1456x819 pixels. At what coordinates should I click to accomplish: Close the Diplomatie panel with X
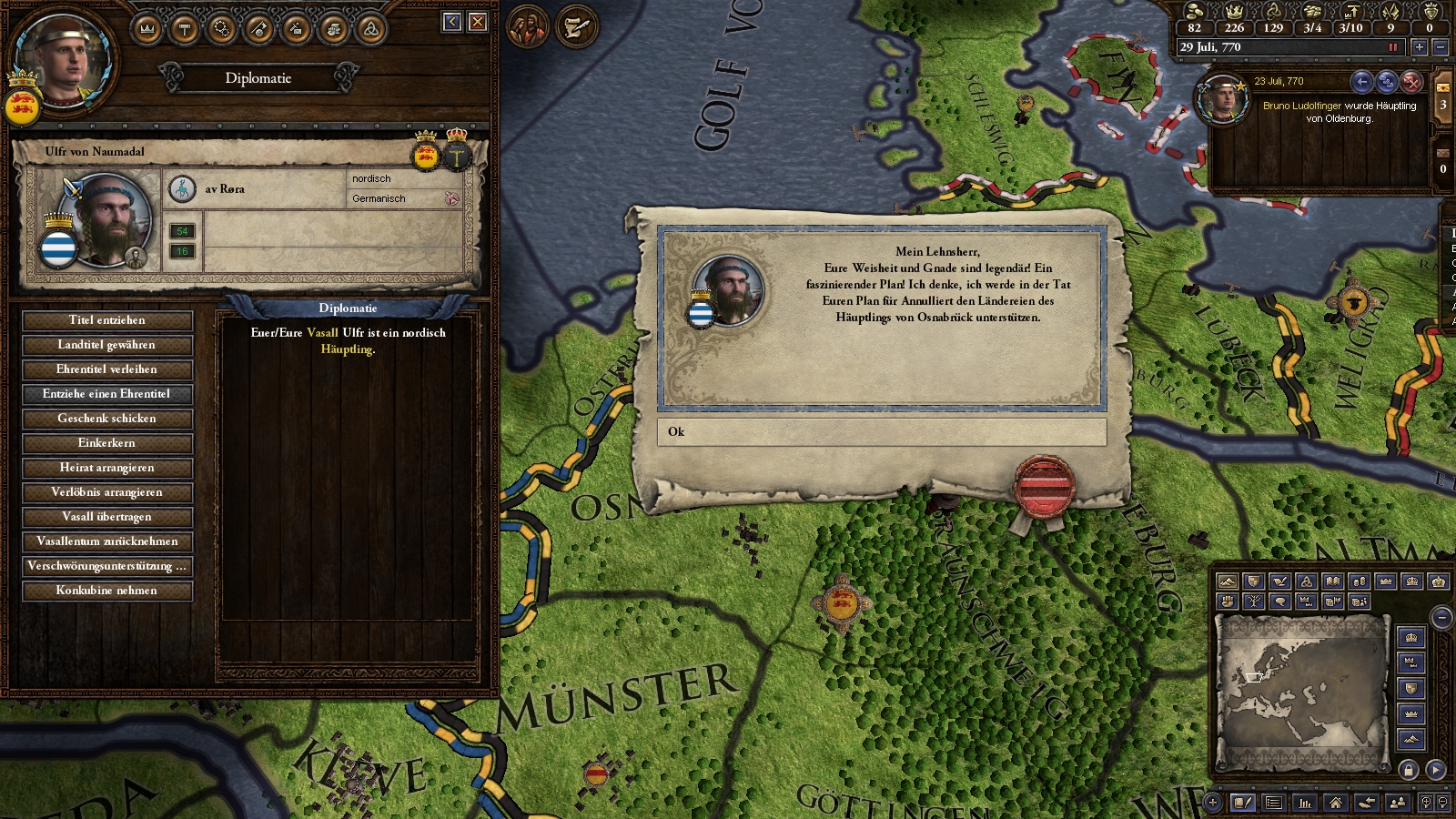click(x=478, y=22)
